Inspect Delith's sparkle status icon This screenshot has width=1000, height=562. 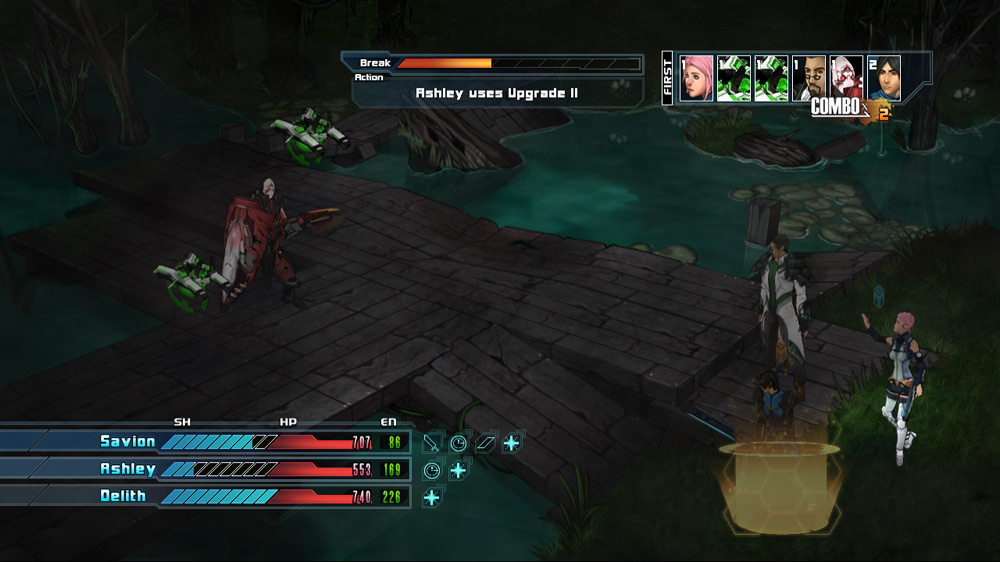[x=432, y=497]
